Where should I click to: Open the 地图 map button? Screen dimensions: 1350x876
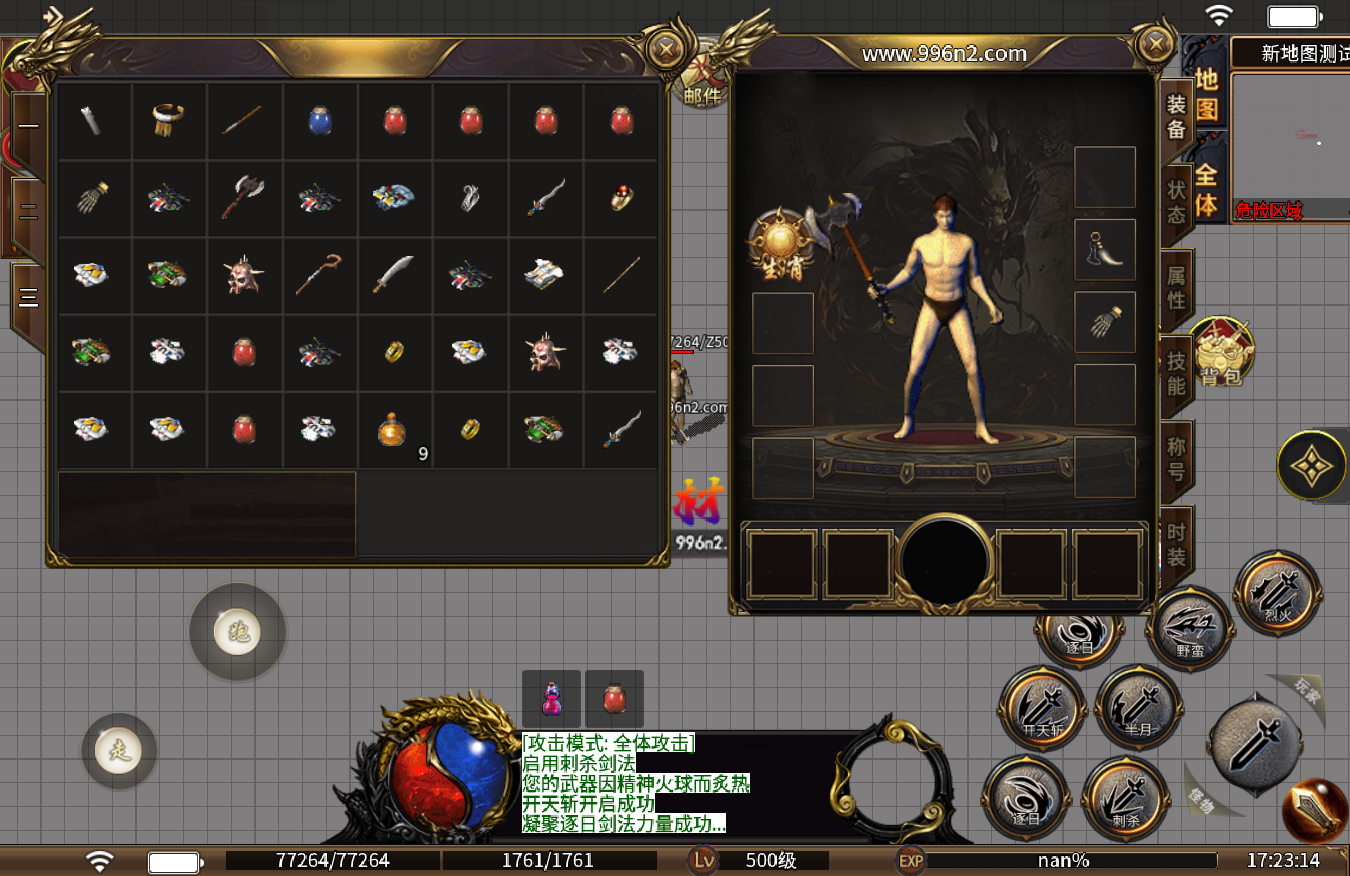click(x=1206, y=95)
